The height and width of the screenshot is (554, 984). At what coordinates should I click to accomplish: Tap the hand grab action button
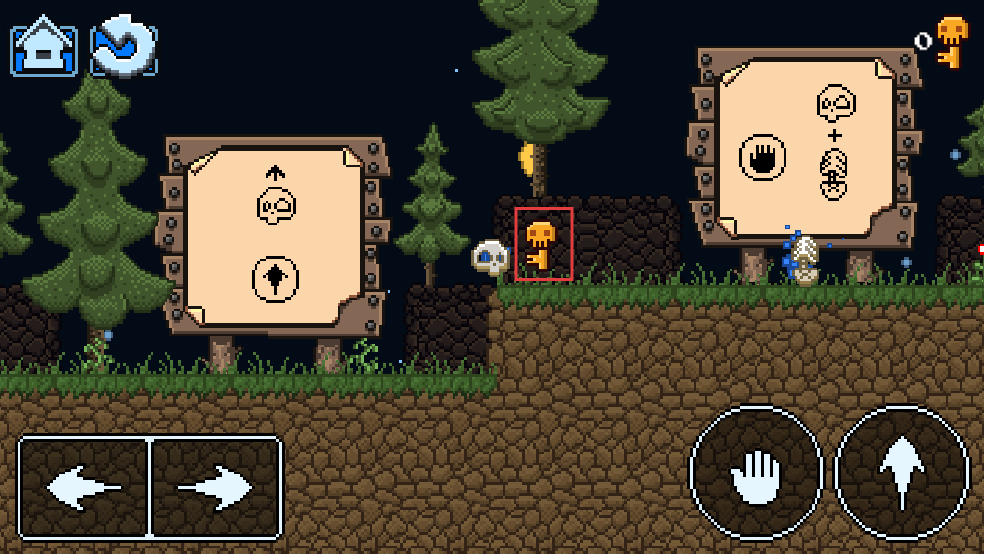(x=756, y=472)
